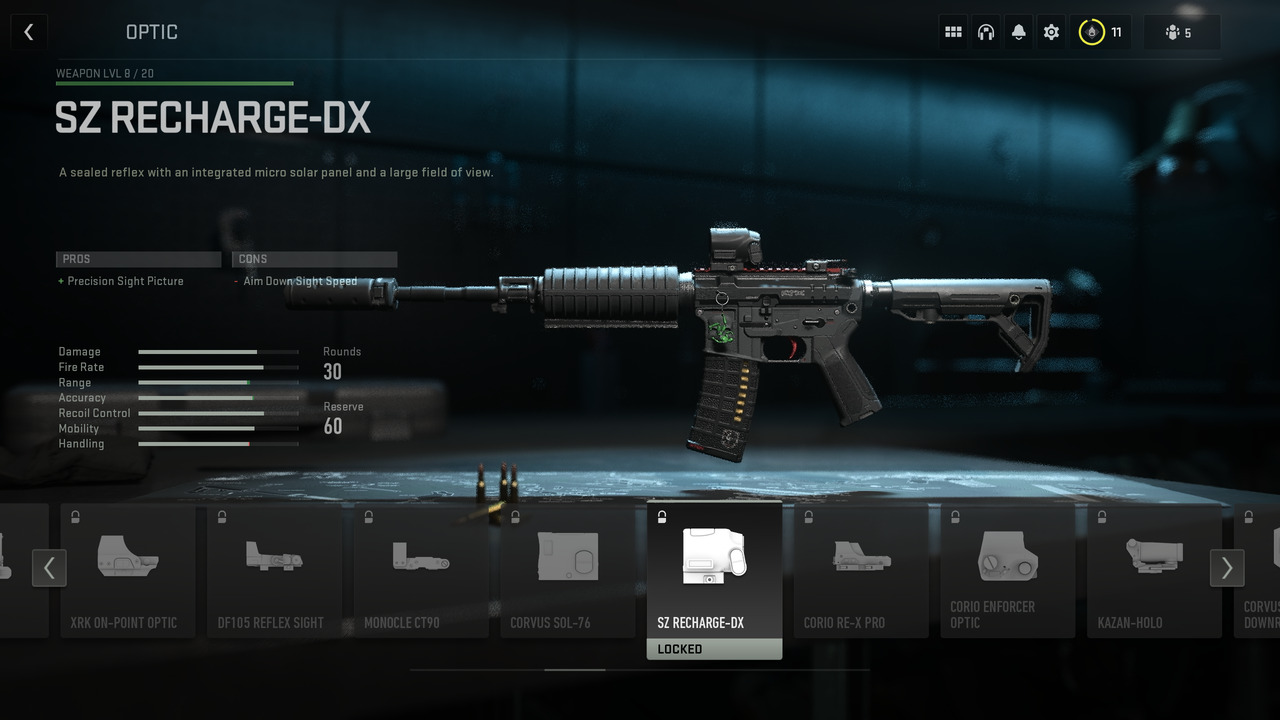Open the headset voice chat icon
Screen dimensions: 1280x720
(986, 32)
